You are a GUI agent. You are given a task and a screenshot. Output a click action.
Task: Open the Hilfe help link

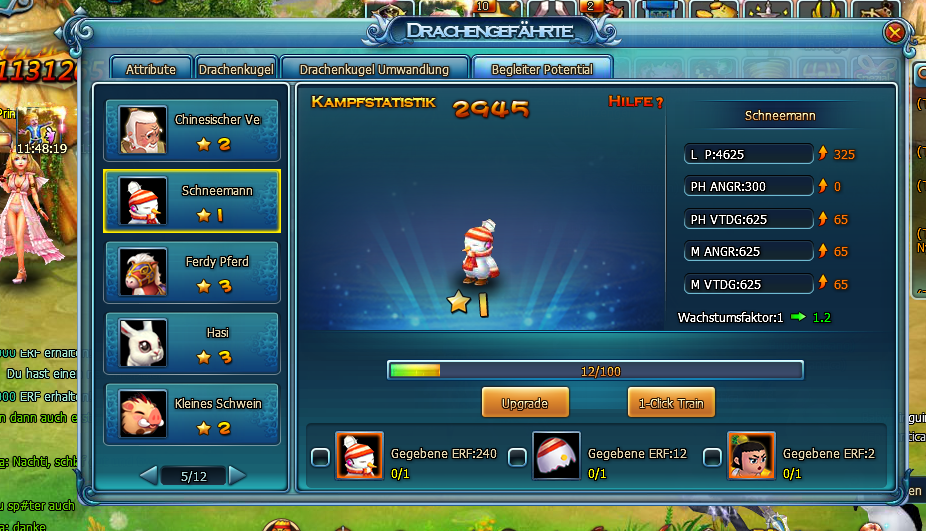pos(635,102)
